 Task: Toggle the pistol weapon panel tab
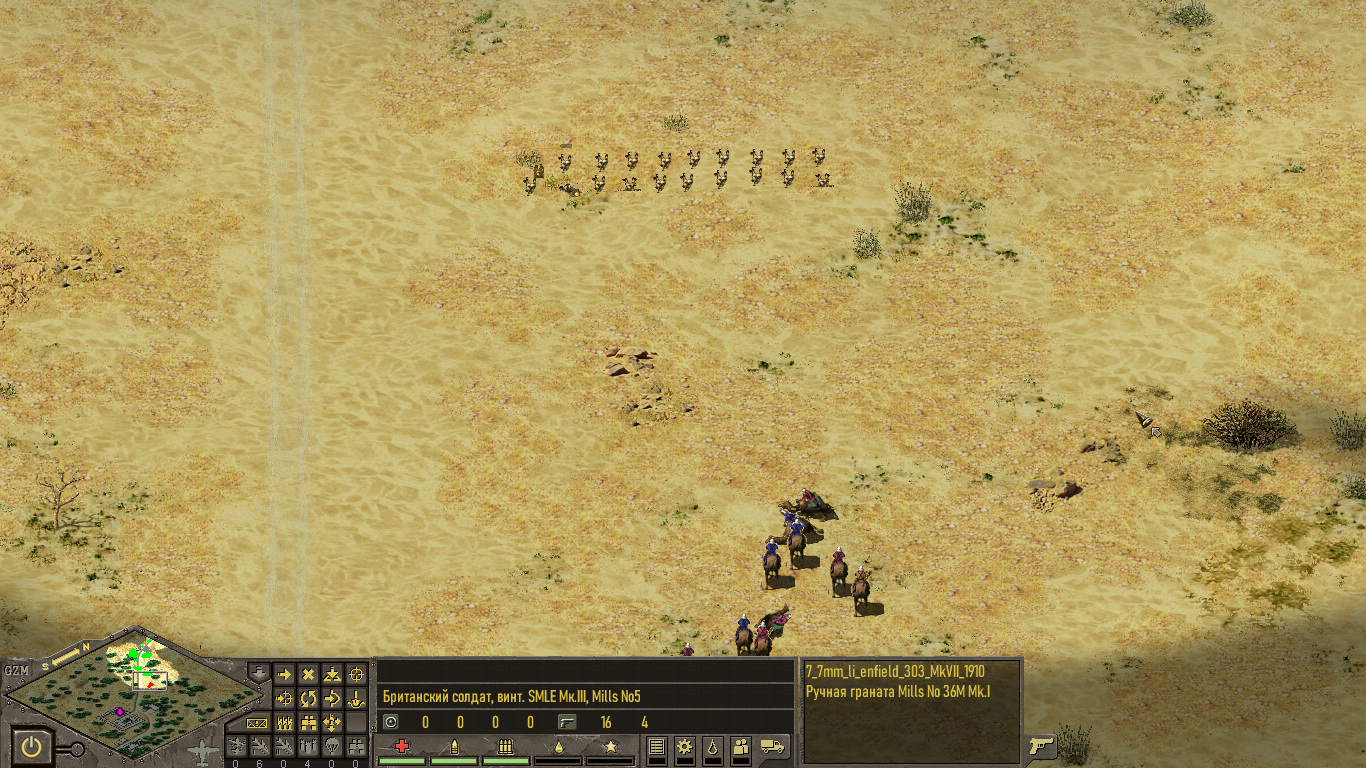pyautogui.click(x=1041, y=746)
